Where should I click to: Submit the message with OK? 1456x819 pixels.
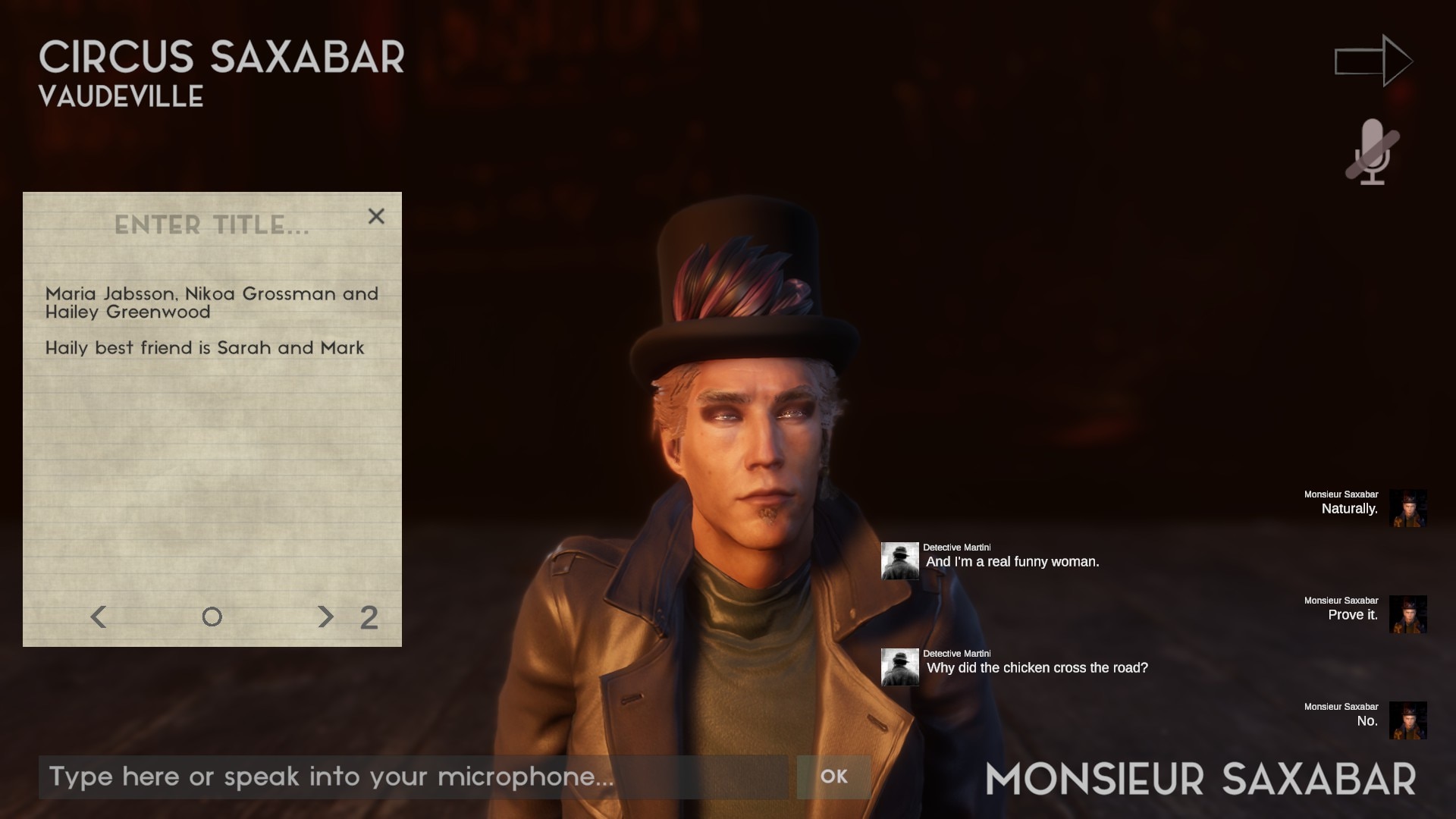coord(833,777)
